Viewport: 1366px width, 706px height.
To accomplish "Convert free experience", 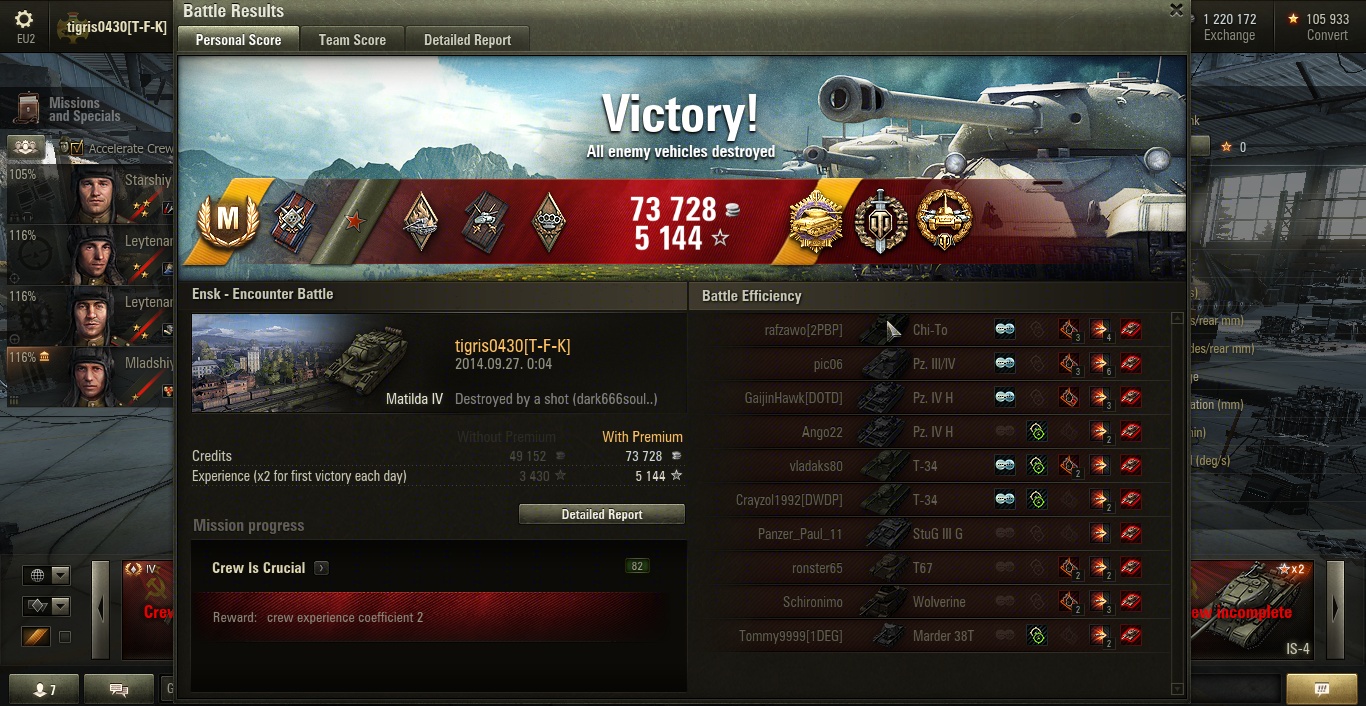I will click(1327, 27).
